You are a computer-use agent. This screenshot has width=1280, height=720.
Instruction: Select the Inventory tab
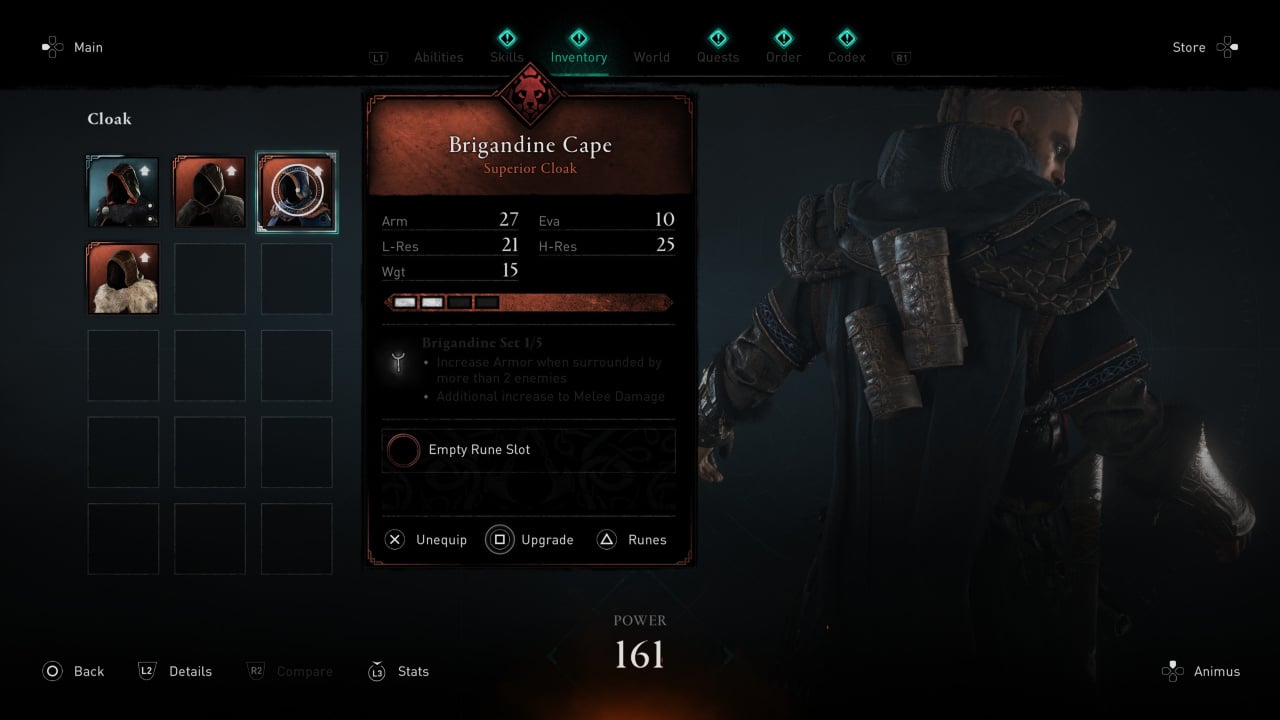(x=578, y=56)
